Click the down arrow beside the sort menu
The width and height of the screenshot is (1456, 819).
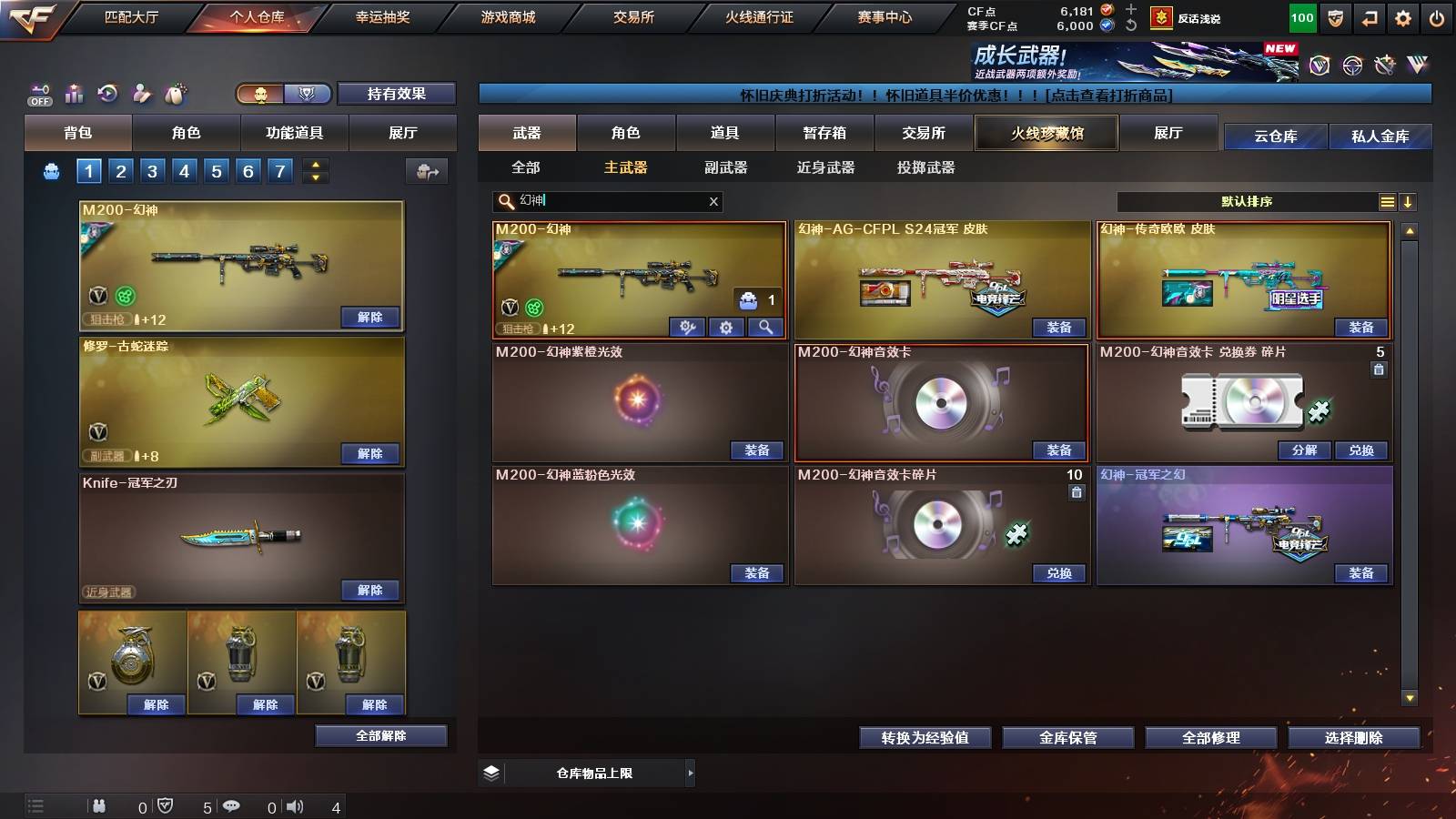coord(1408,201)
